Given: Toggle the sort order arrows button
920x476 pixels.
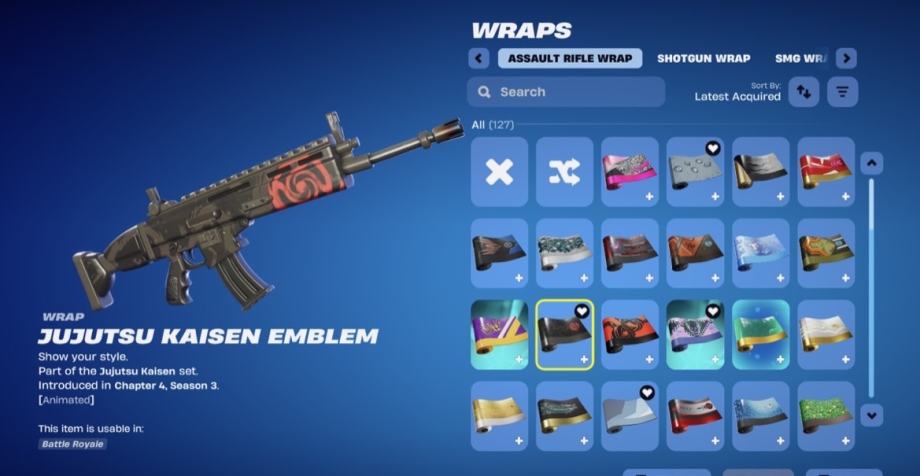Looking at the screenshot, I should coord(804,92).
